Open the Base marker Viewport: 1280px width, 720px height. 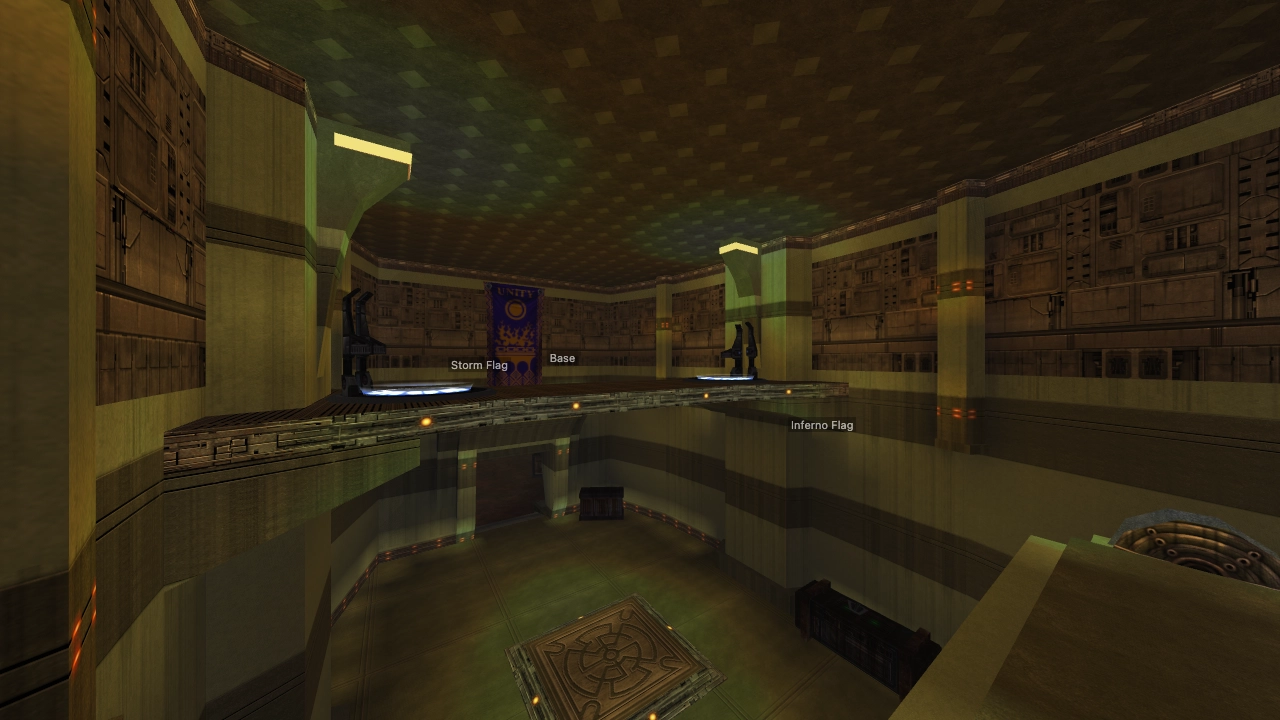click(x=561, y=358)
